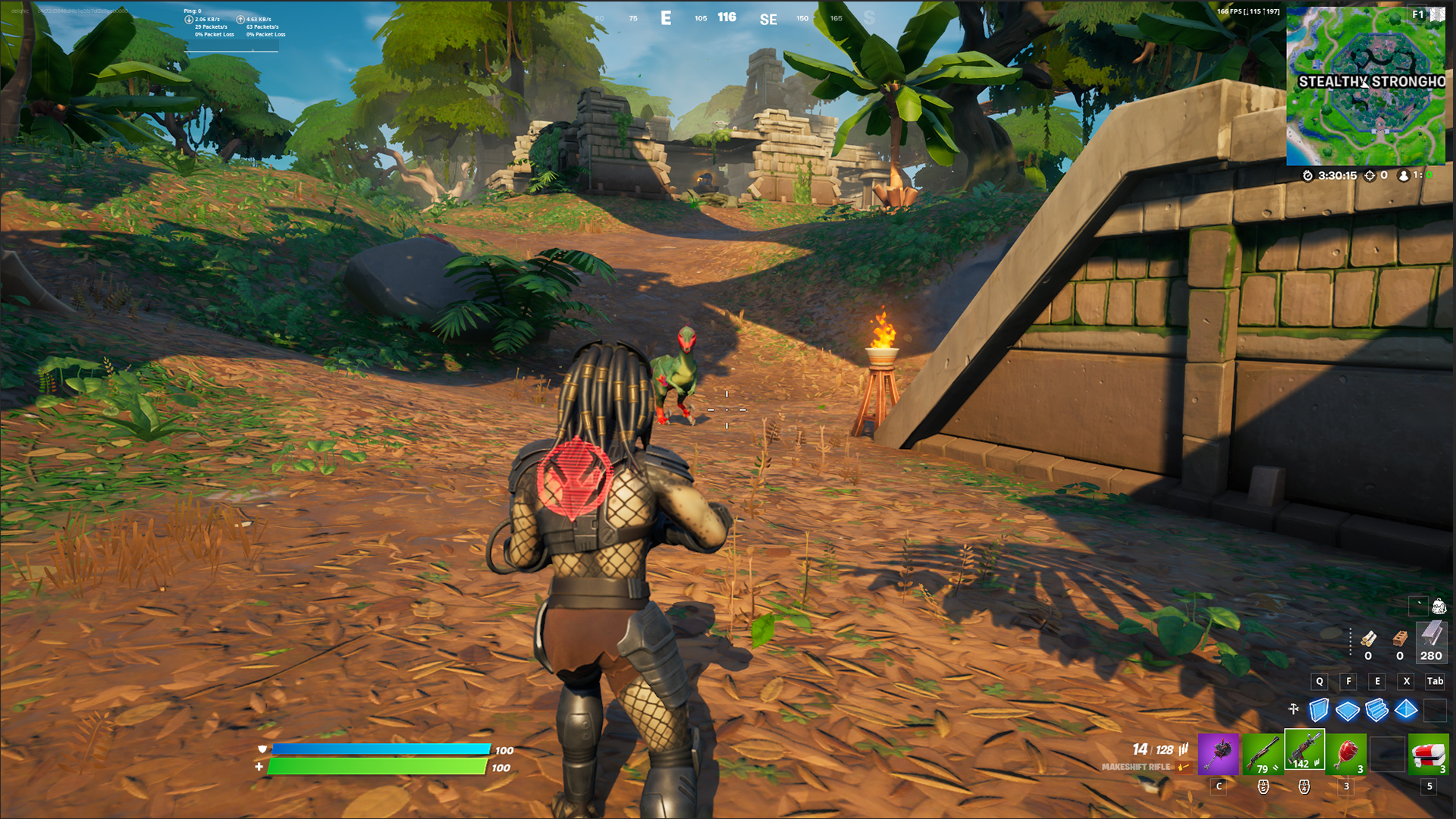Select the stairs build piece icon

tap(1375, 709)
